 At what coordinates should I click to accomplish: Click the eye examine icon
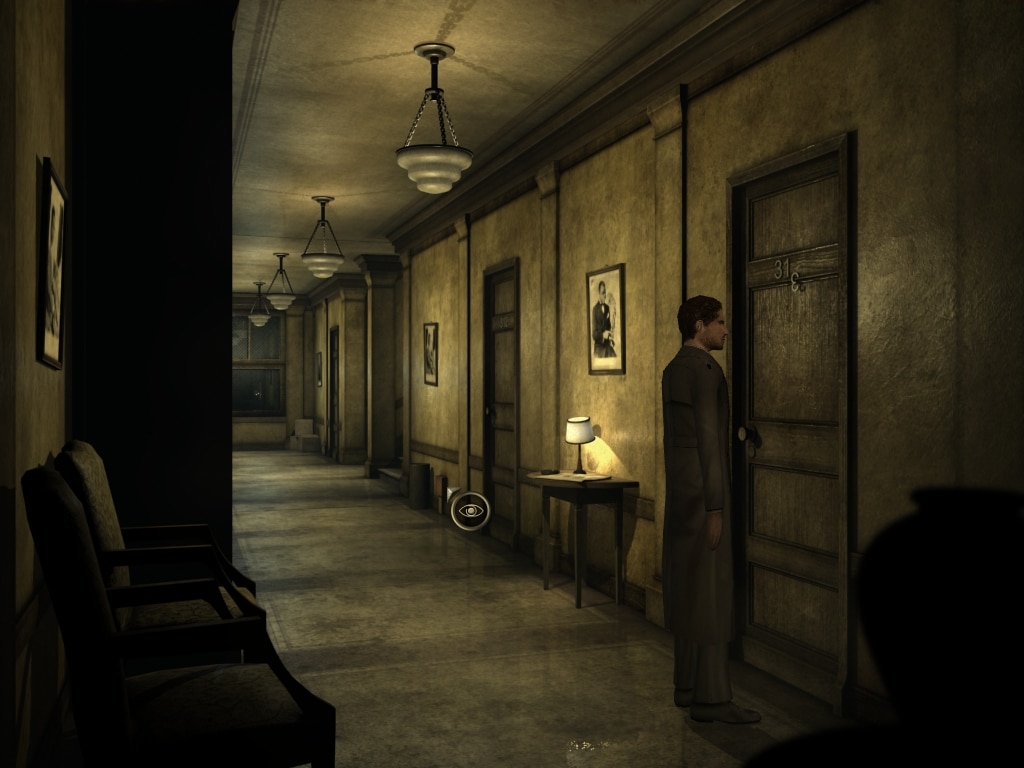pos(470,511)
